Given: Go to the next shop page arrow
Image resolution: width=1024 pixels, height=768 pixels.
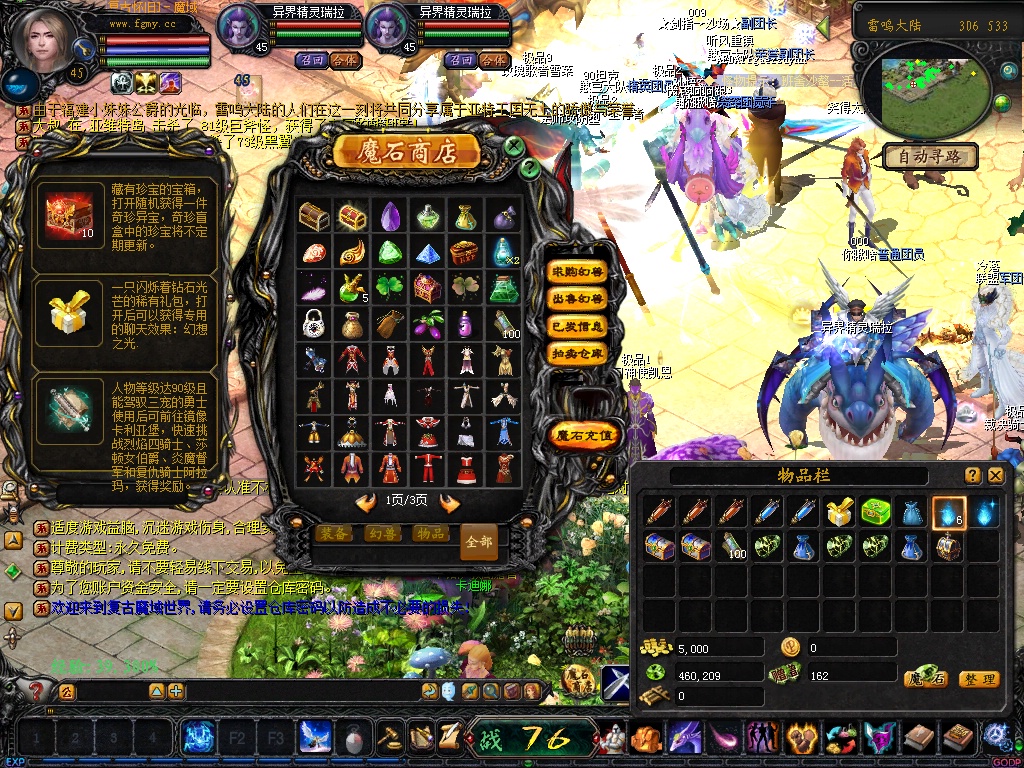Looking at the screenshot, I should click(x=450, y=501).
